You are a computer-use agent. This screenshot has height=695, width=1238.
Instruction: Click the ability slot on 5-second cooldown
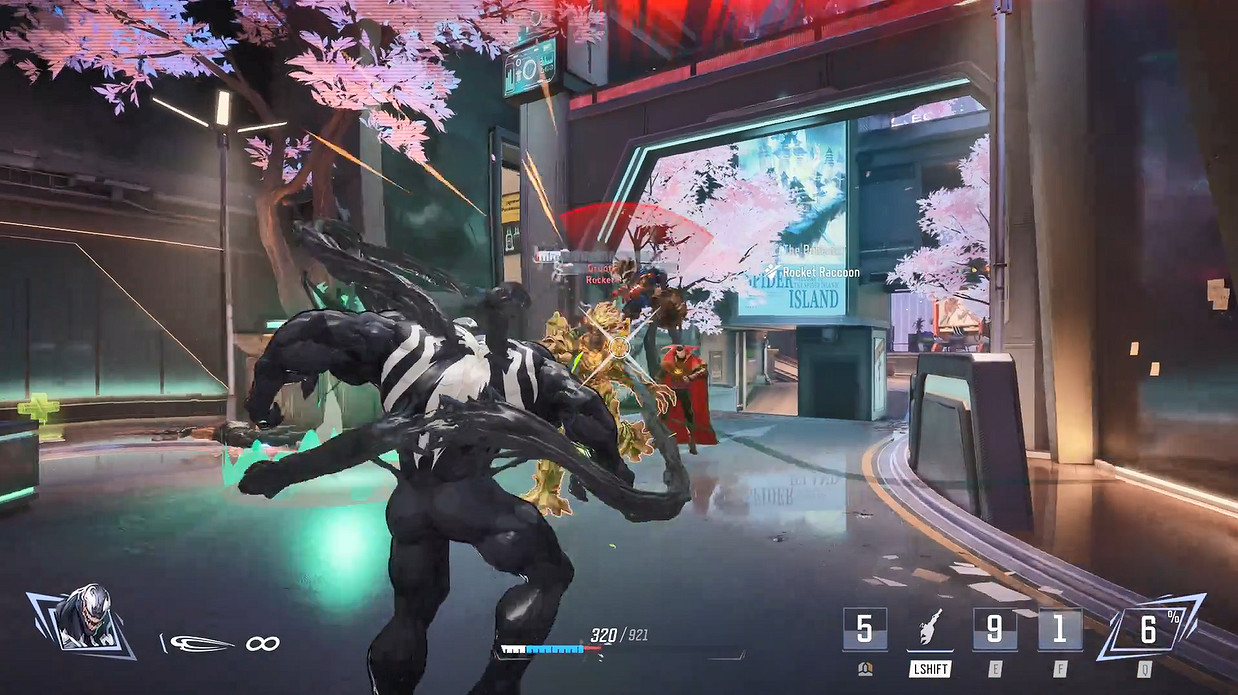(x=865, y=630)
